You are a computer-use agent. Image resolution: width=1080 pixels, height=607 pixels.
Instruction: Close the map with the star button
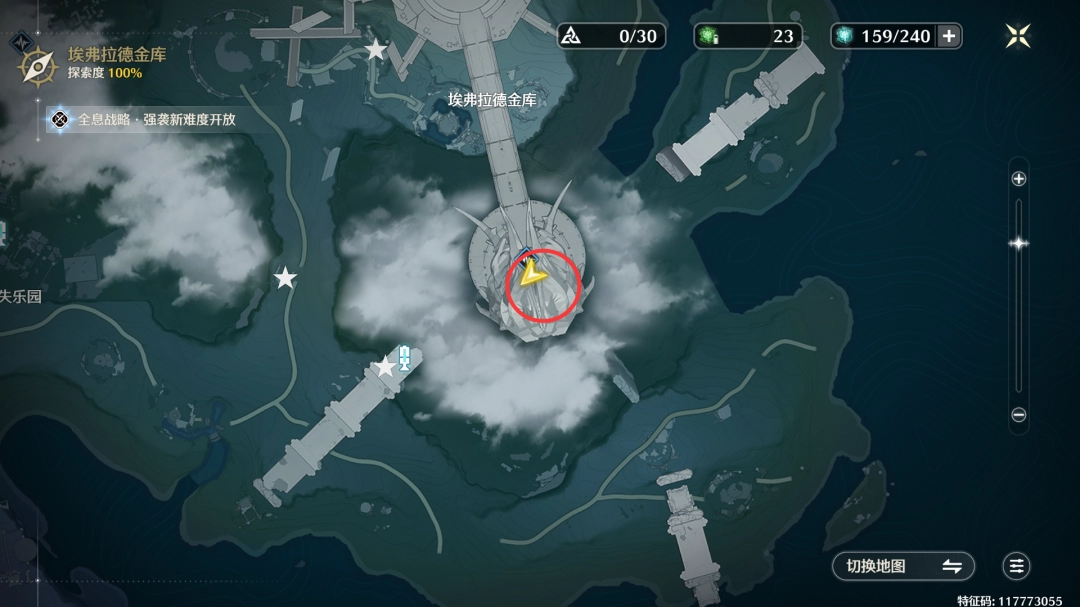coord(1018,36)
